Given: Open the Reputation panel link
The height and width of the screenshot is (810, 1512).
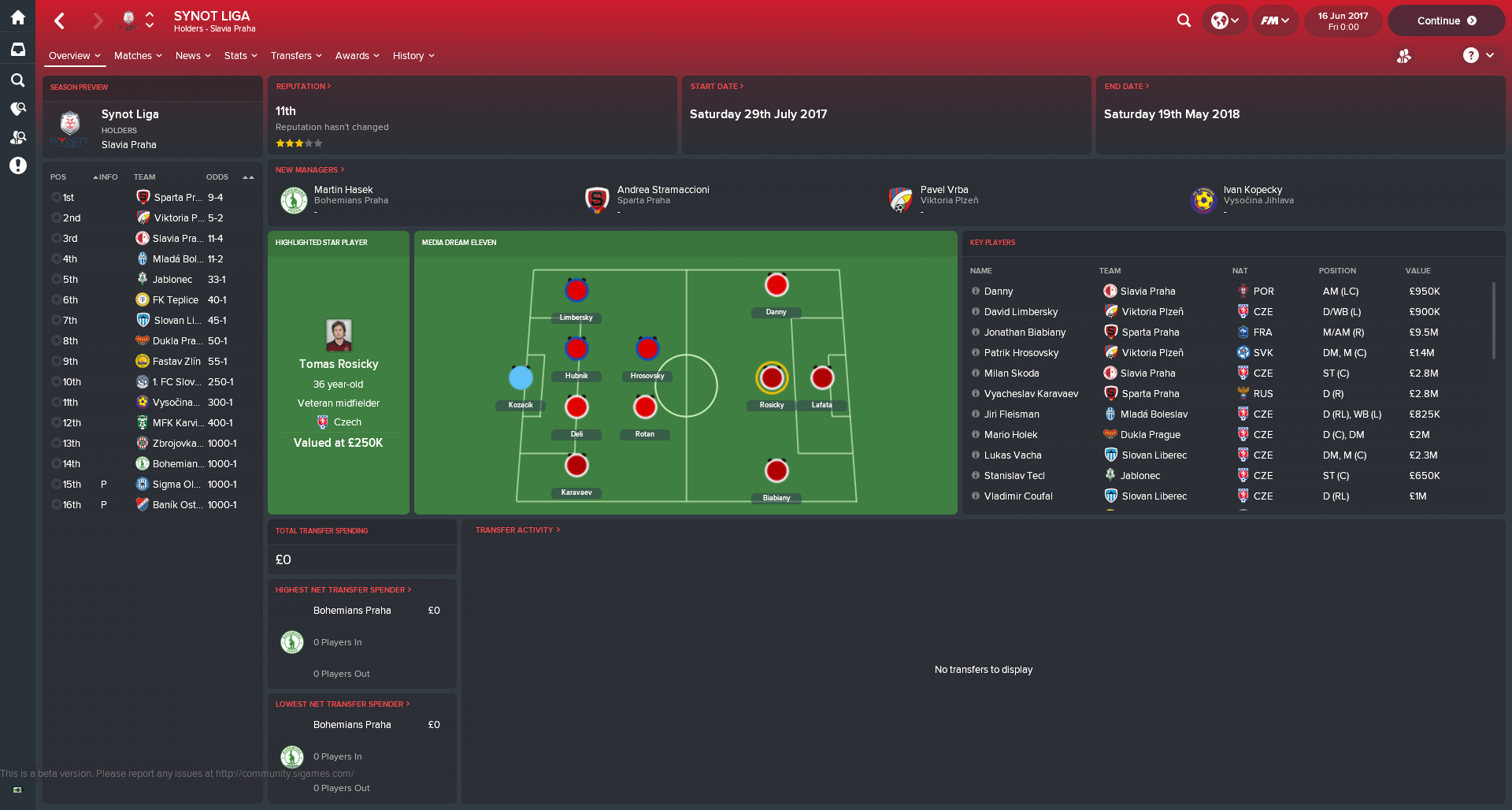Looking at the screenshot, I should coord(303,87).
